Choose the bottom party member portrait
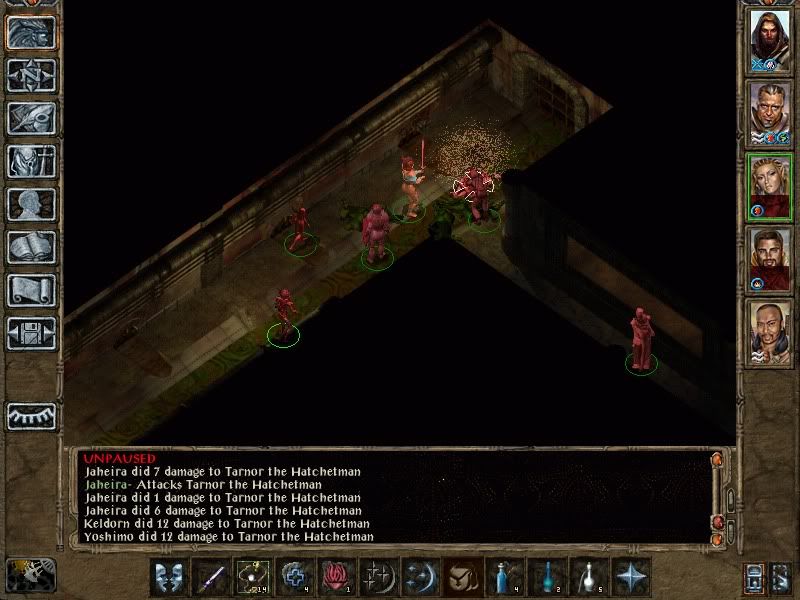The width and height of the screenshot is (800, 600). 771,333
